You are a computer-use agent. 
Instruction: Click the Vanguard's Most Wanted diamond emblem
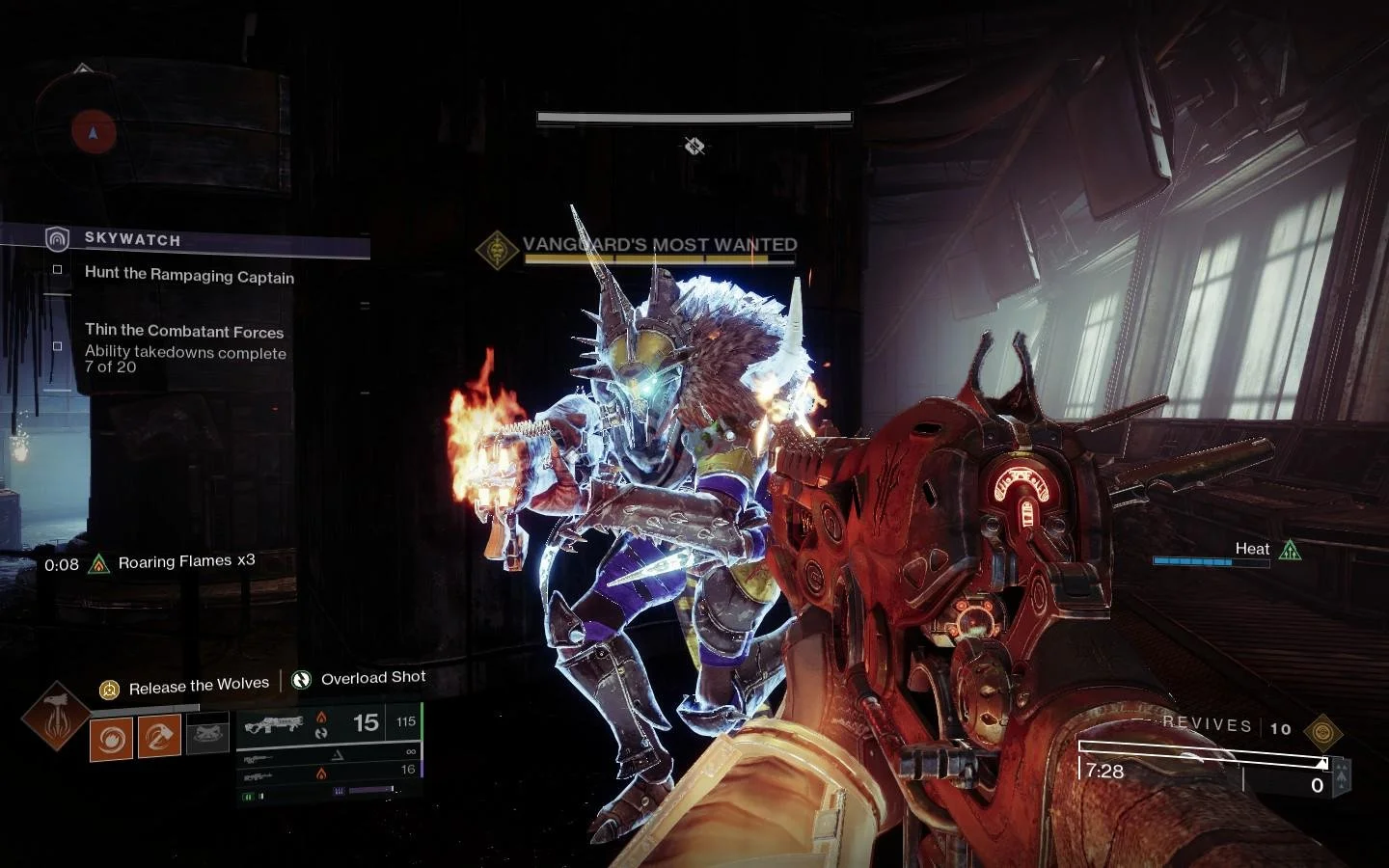[498, 250]
